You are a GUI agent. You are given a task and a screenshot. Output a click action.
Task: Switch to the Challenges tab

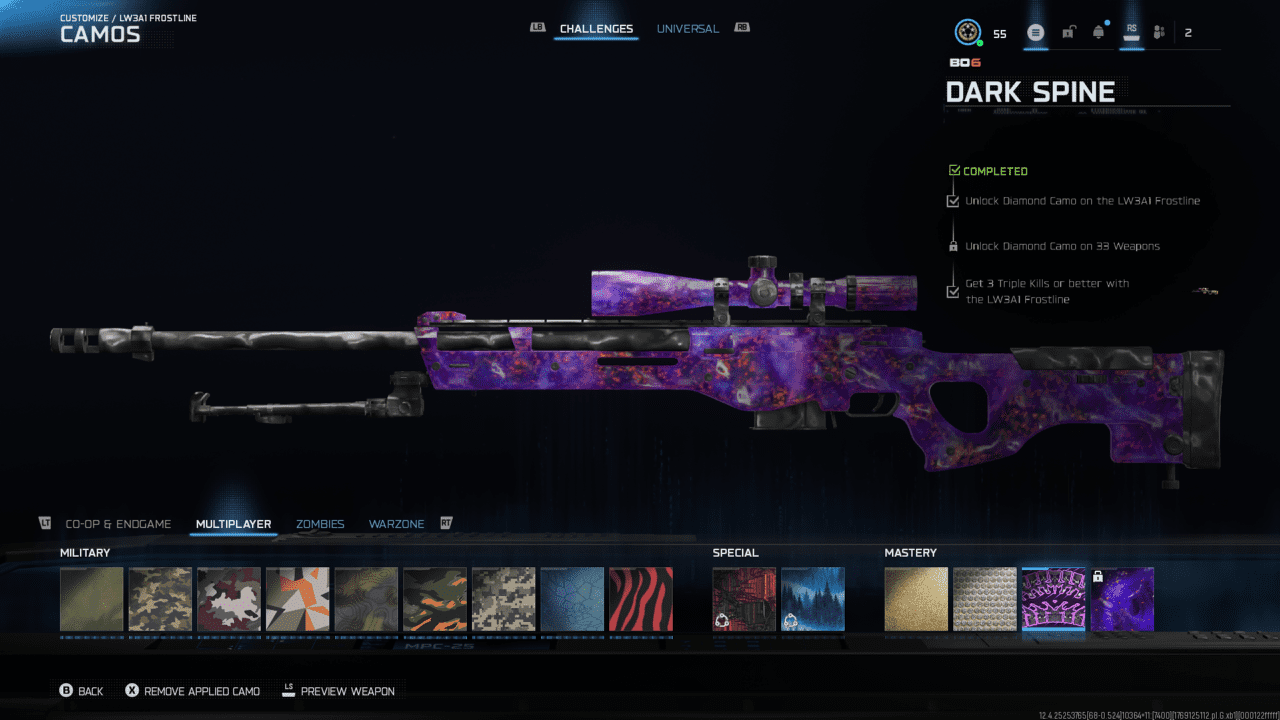point(596,29)
